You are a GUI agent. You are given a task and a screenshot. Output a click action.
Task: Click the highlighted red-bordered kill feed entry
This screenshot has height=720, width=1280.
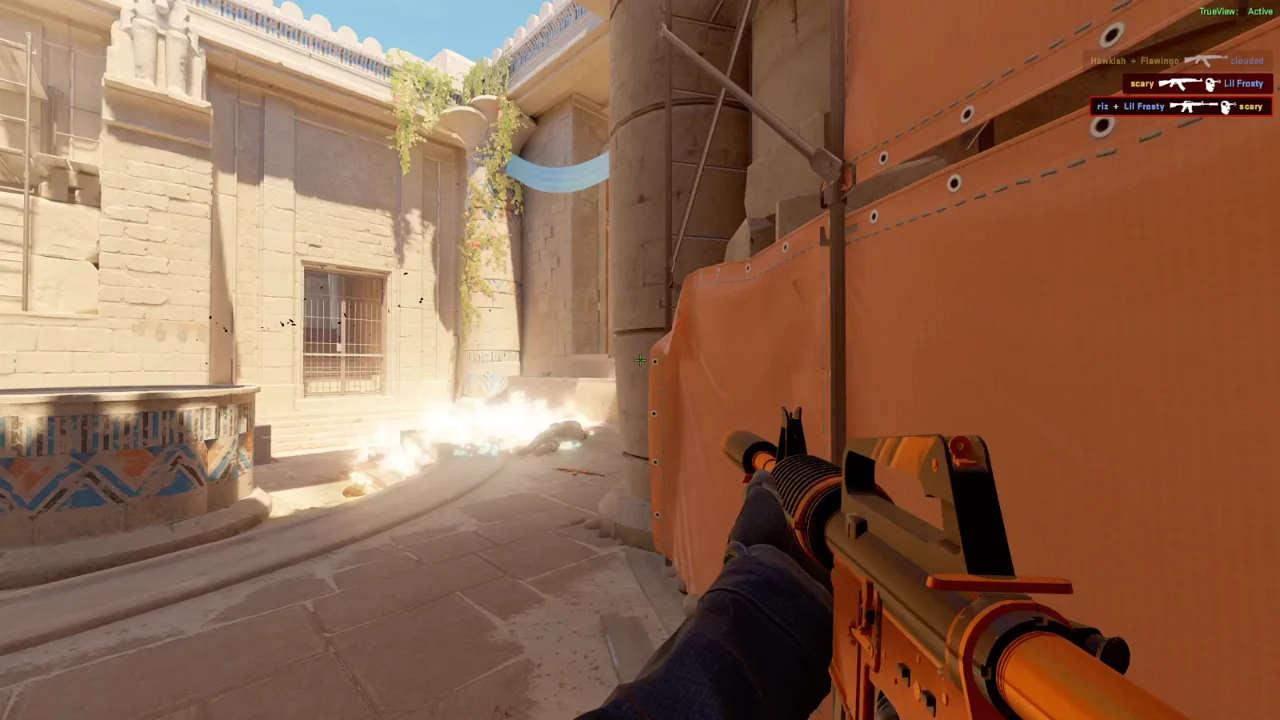(x=1180, y=106)
